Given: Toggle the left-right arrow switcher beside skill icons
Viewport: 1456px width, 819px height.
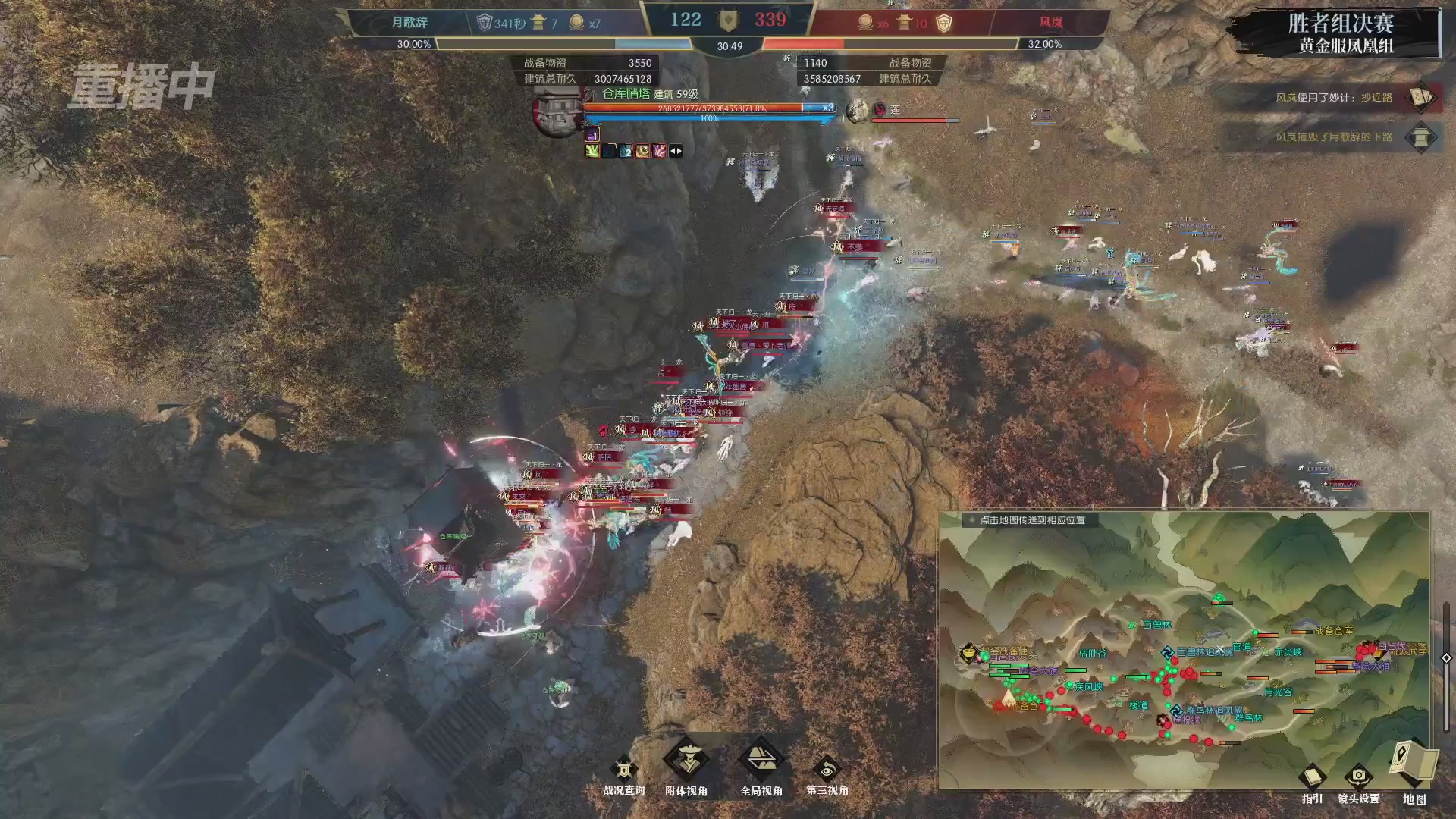Looking at the screenshot, I should pos(675,152).
